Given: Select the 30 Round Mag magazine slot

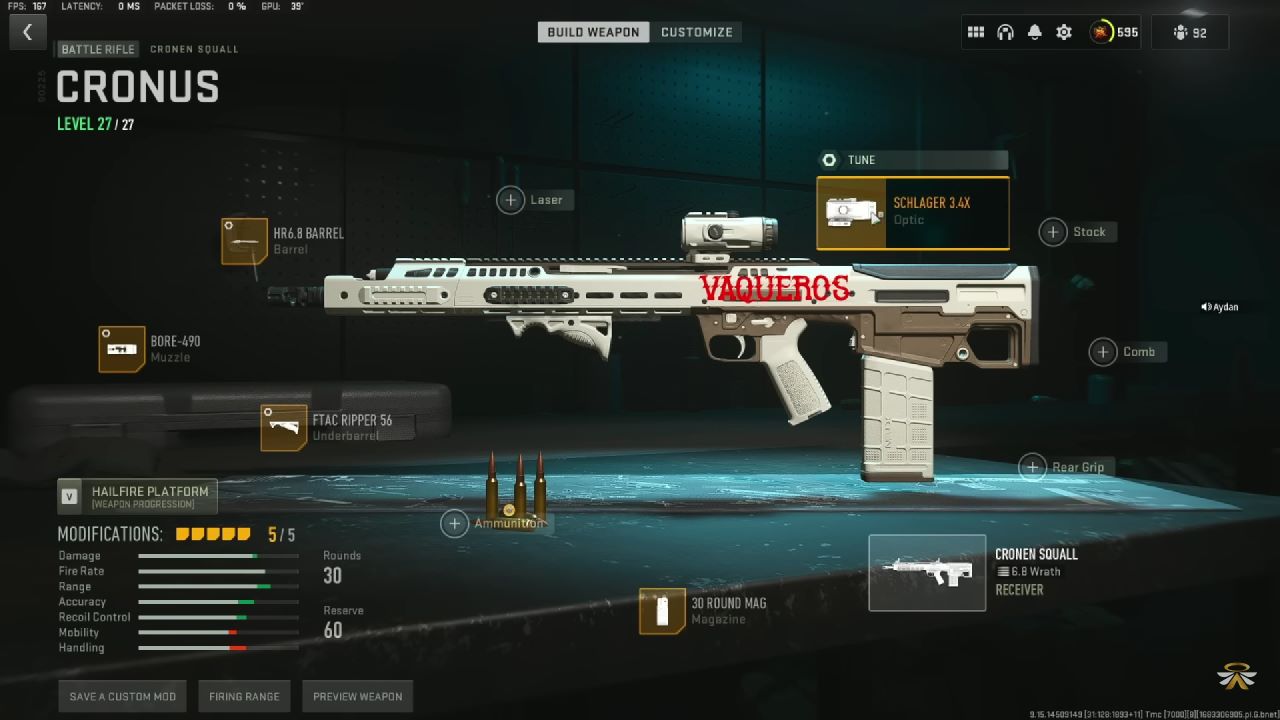Looking at the screenshot, I should [663, 611].
